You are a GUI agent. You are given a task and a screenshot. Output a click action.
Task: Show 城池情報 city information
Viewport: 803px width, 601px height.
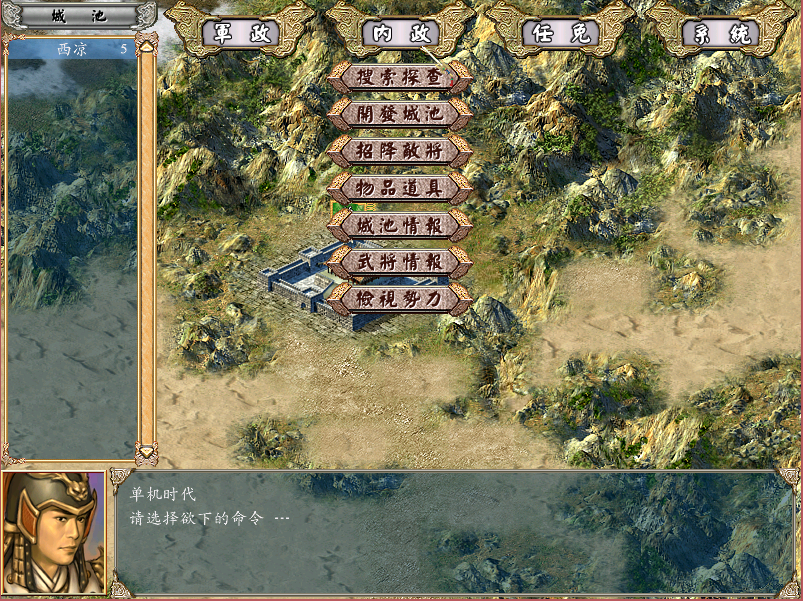tap(400, 224)
